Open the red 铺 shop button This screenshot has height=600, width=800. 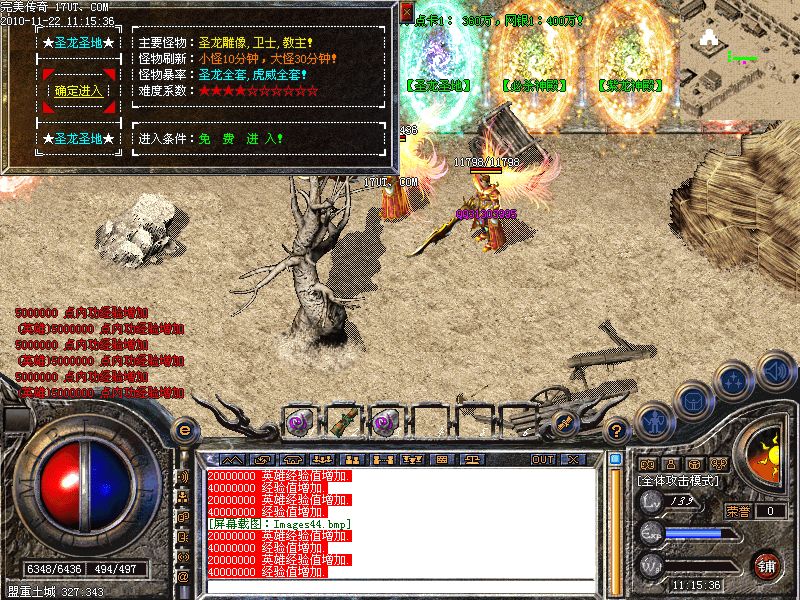(x=767, y=566)
